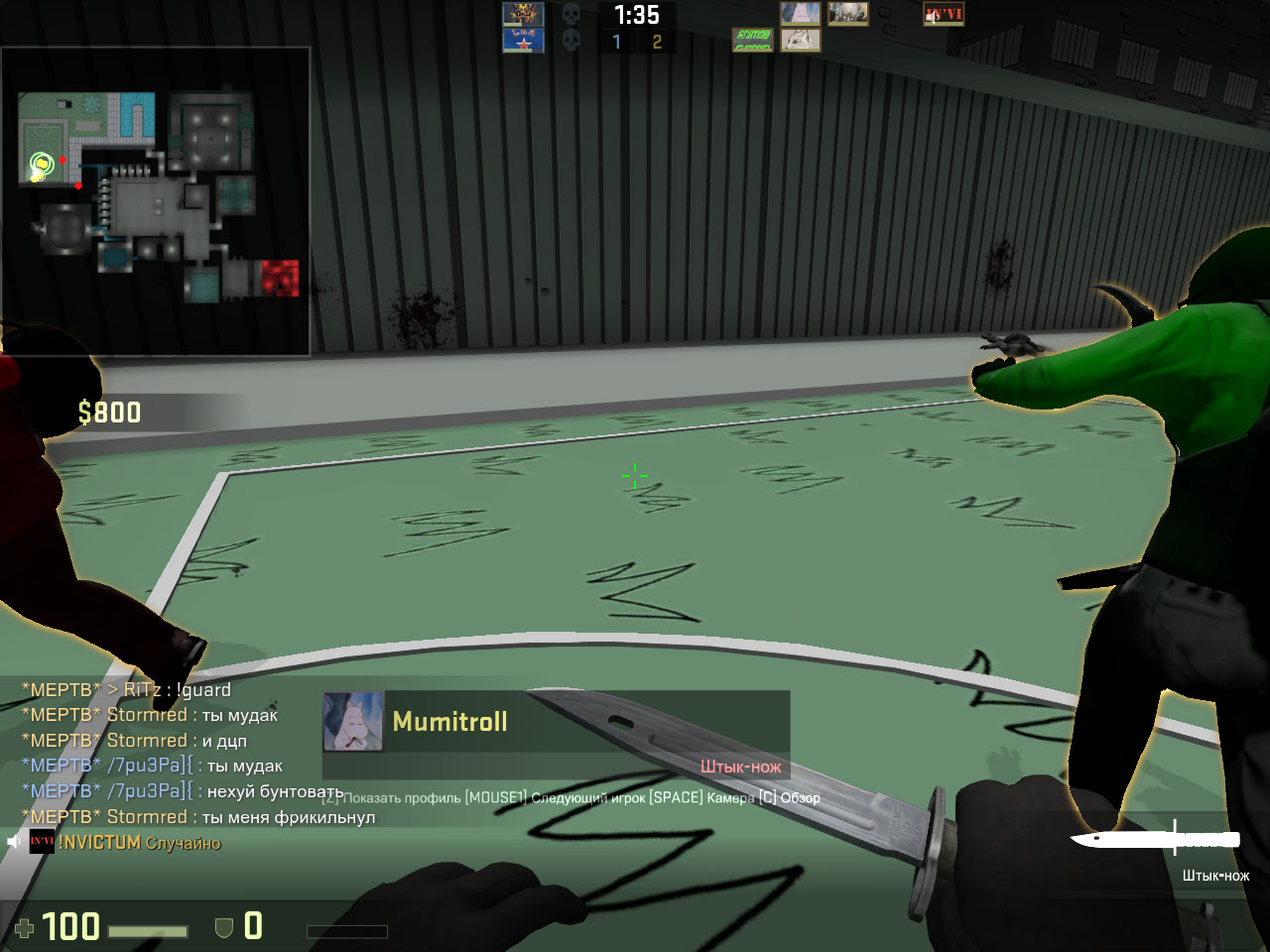
Task: Click the Mumitroll player name
Action: coord(449,722)
